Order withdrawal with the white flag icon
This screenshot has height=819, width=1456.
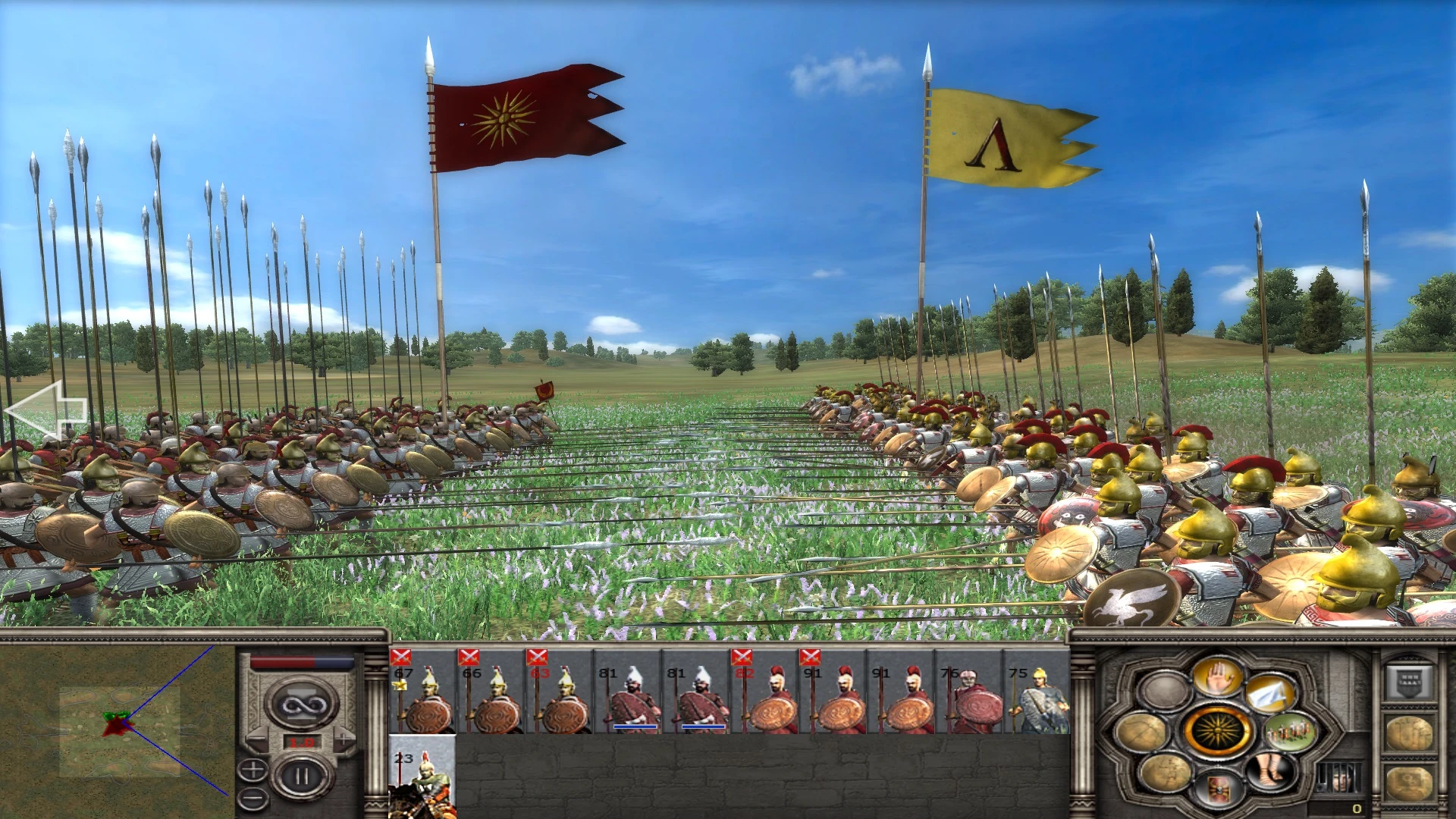1271,694
